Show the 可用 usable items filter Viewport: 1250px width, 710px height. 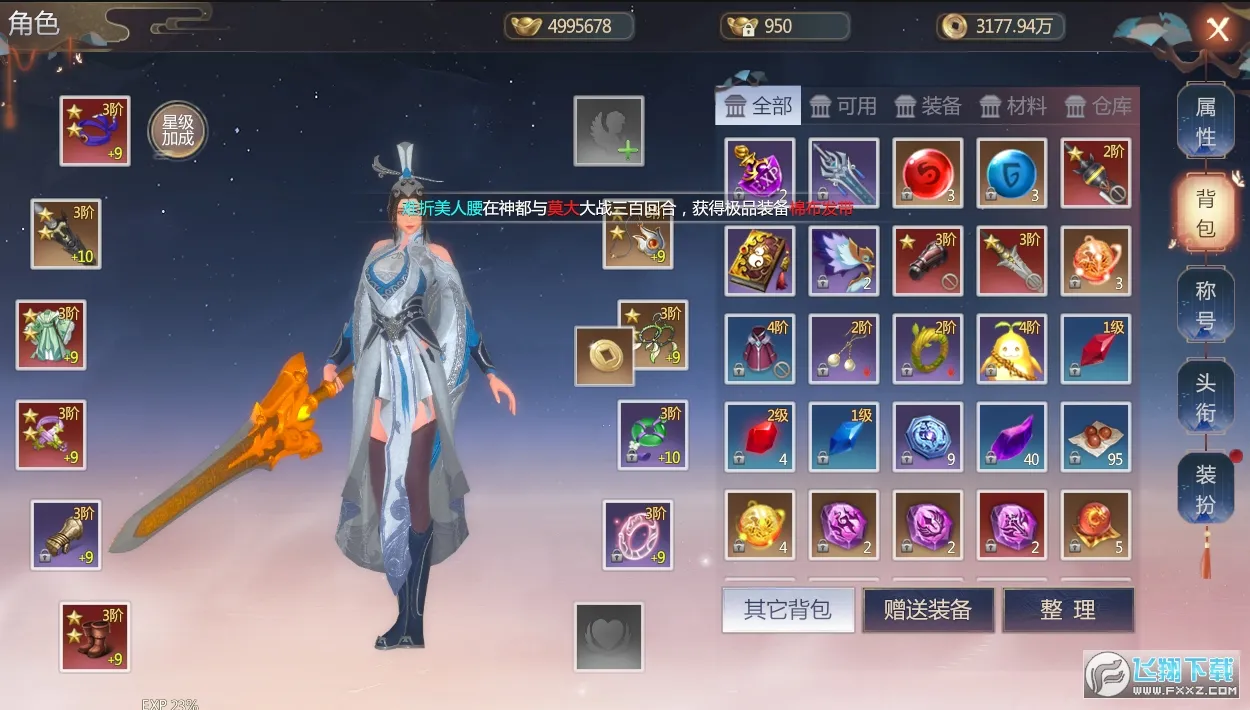(x=843, y=106)
